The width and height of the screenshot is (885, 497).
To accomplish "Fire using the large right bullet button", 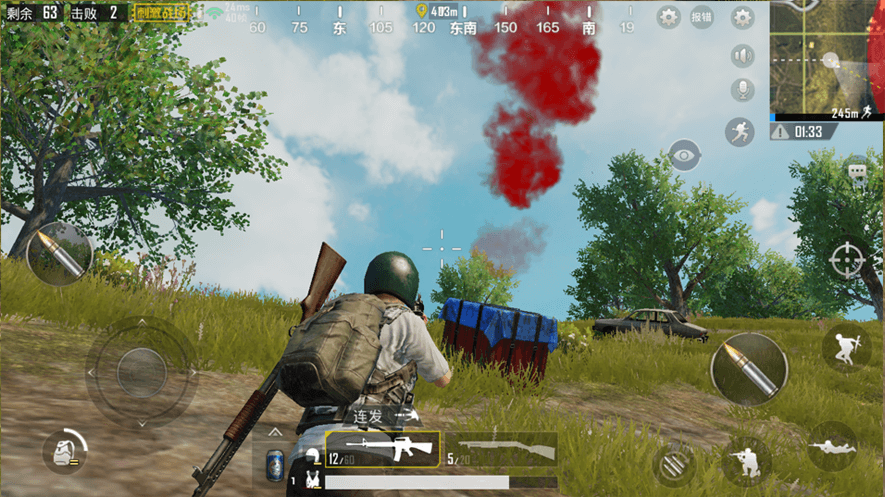I will [749, 369].
